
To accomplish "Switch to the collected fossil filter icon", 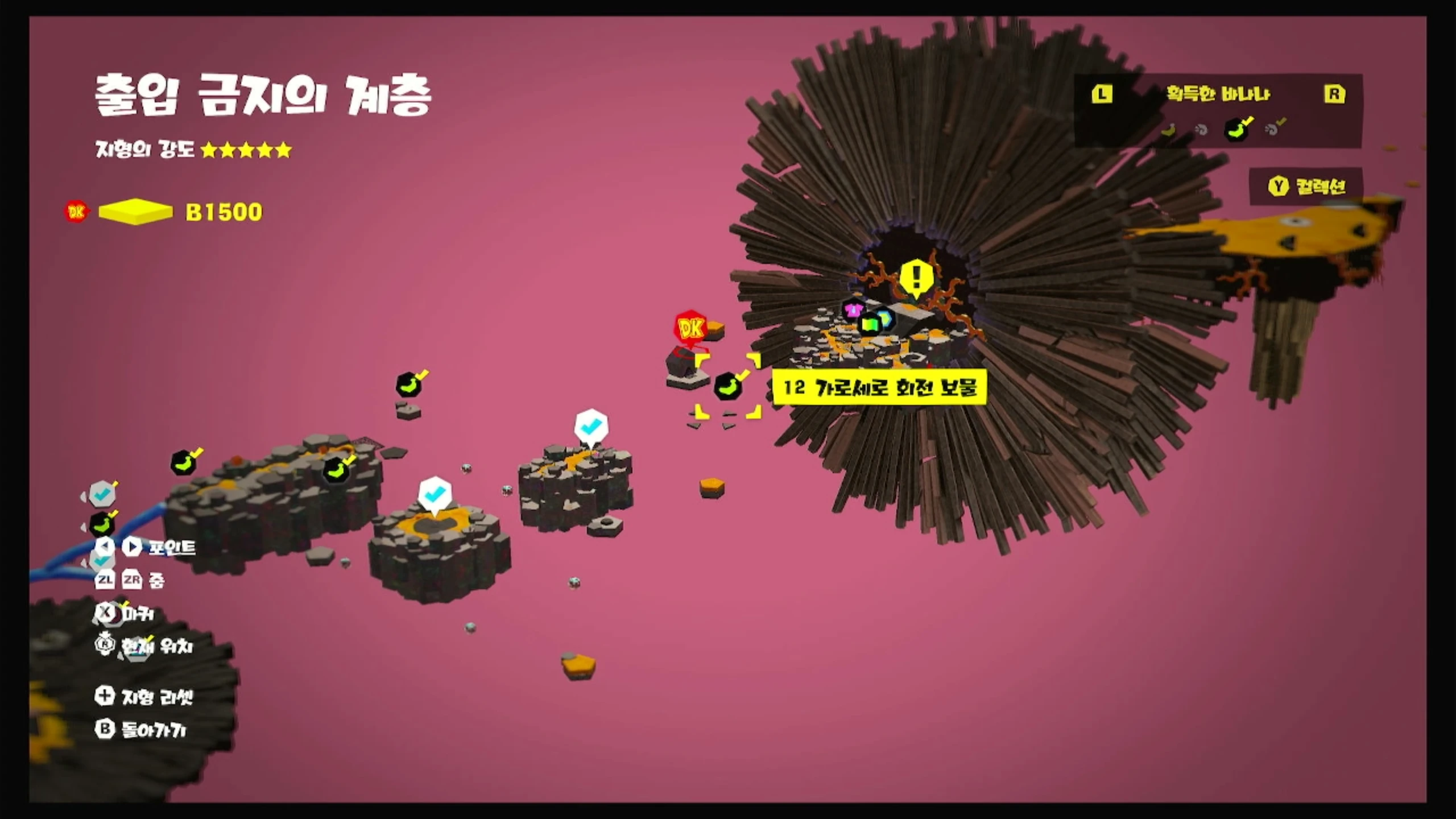I will click(1273, 129).
